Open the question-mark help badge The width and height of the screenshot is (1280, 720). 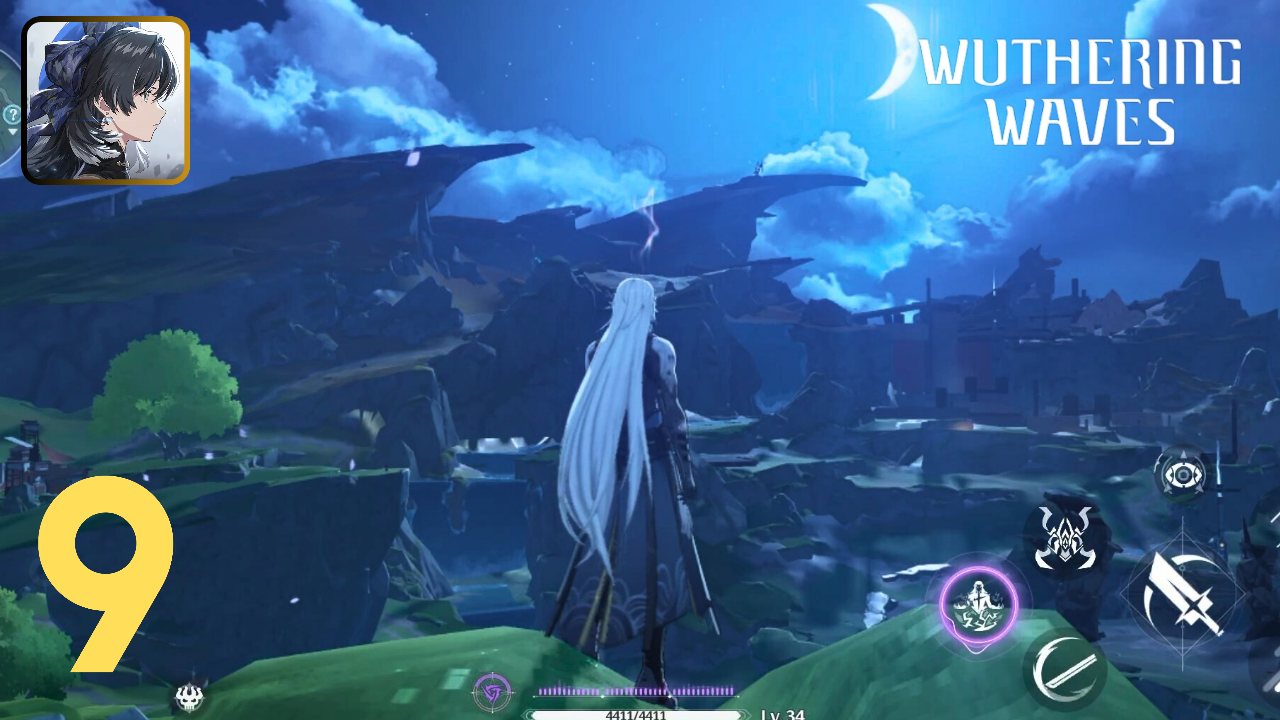[12, 113]
